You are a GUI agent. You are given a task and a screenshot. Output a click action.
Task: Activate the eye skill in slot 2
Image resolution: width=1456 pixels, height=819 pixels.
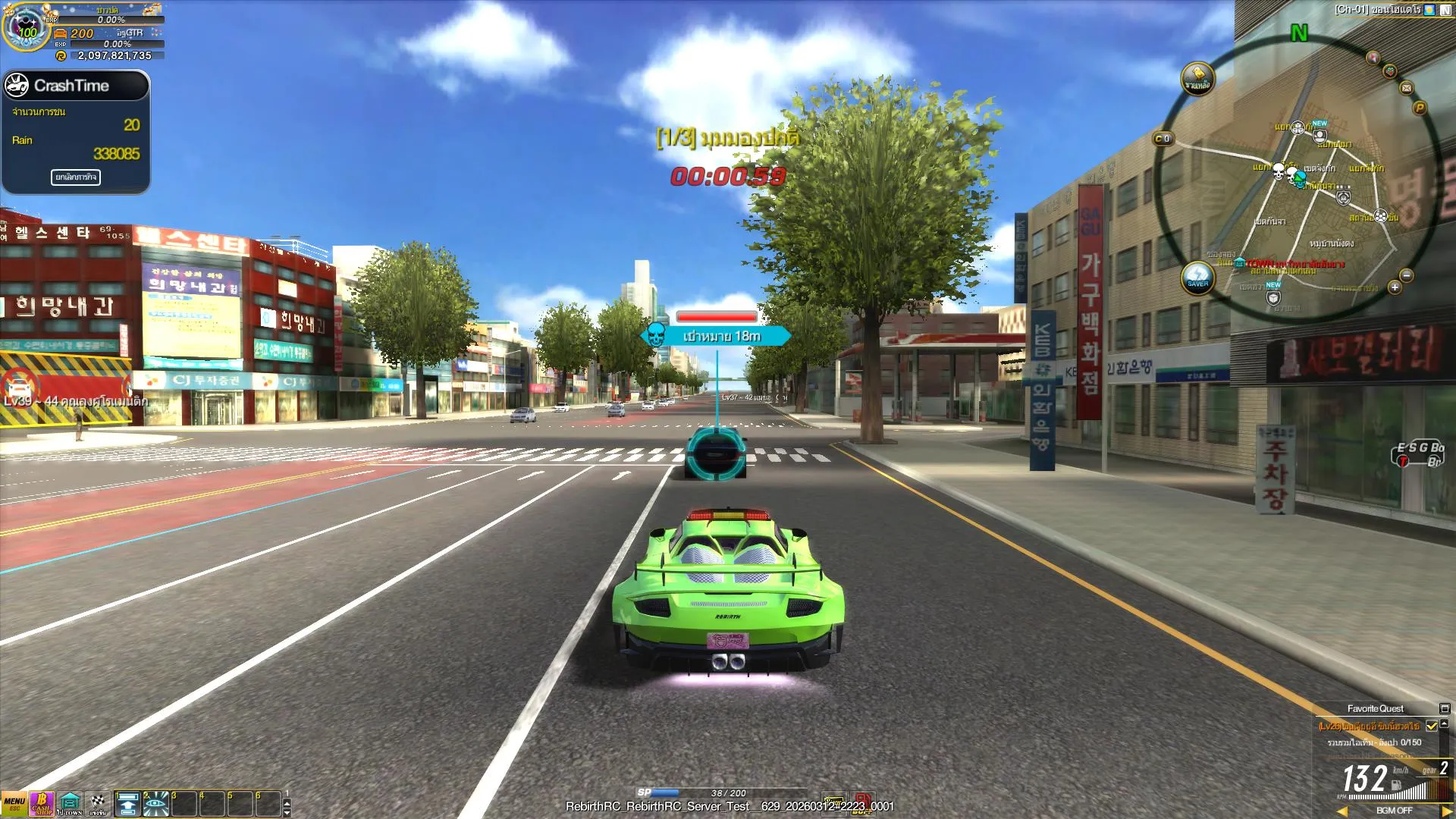coord(156,804)
